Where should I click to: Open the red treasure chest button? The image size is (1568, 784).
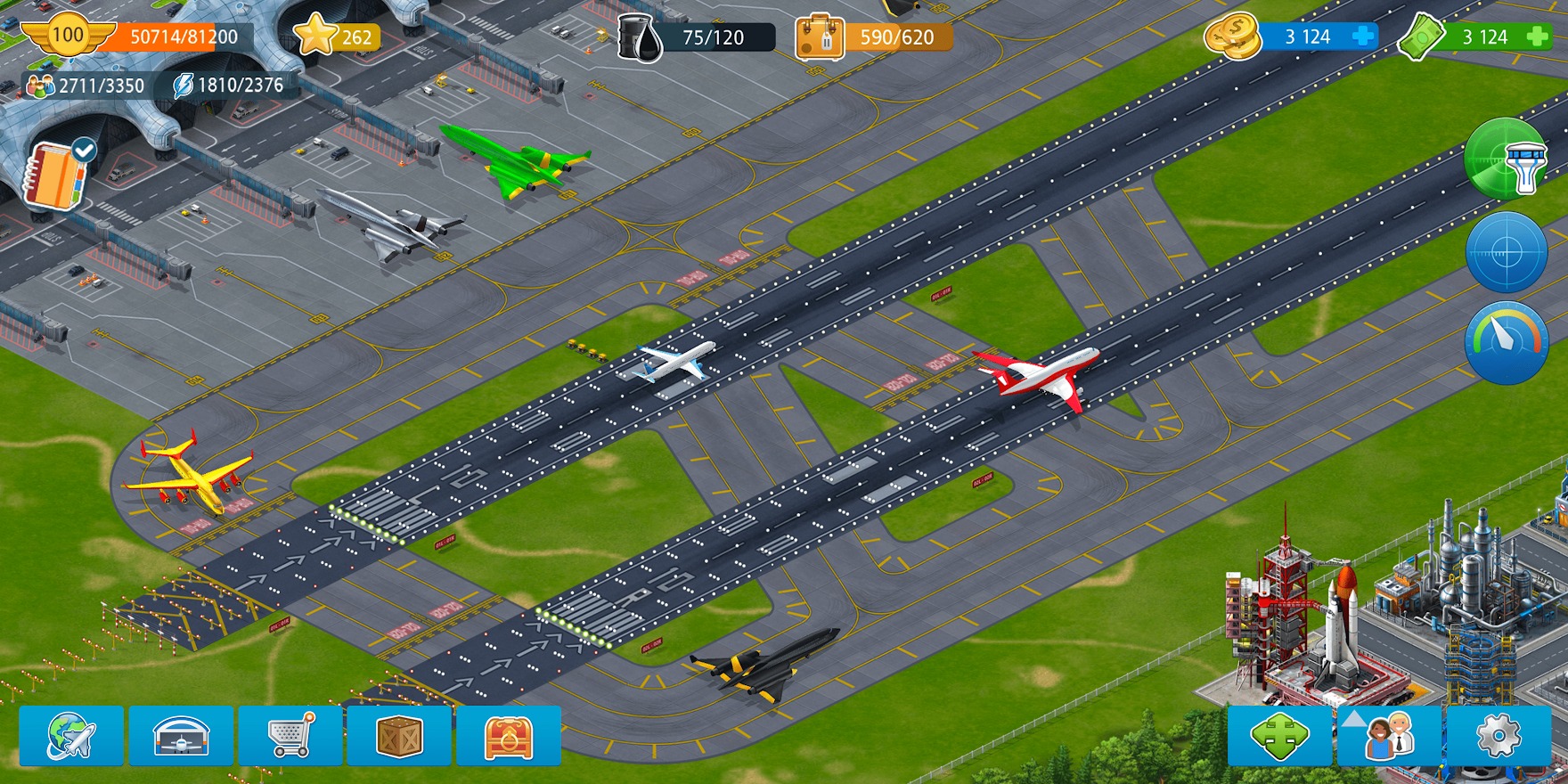[509, 736]
